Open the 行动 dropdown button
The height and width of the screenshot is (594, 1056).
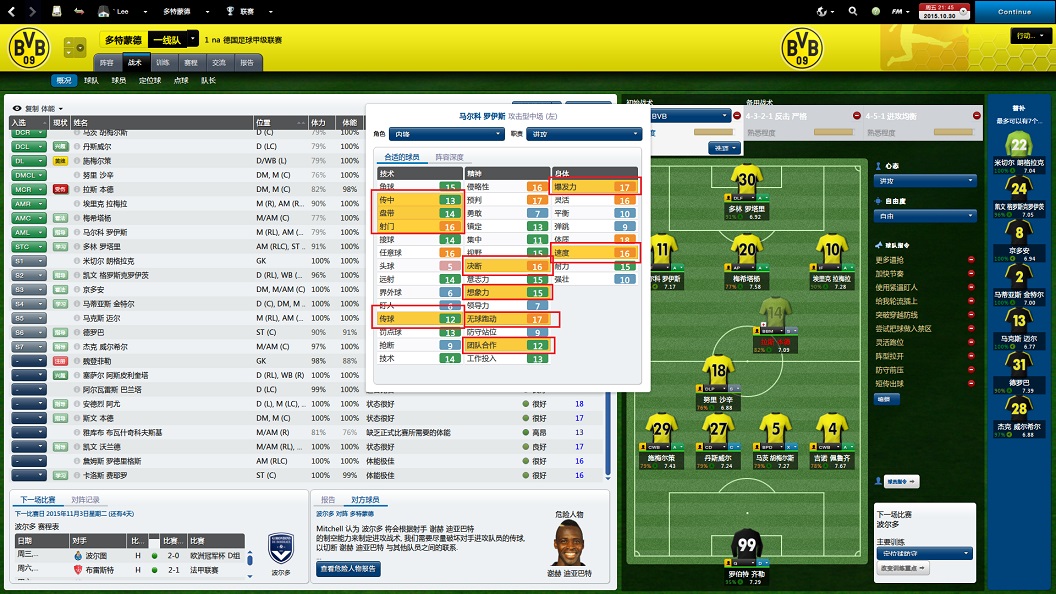pyautogui.click(x=1028, y=36)
